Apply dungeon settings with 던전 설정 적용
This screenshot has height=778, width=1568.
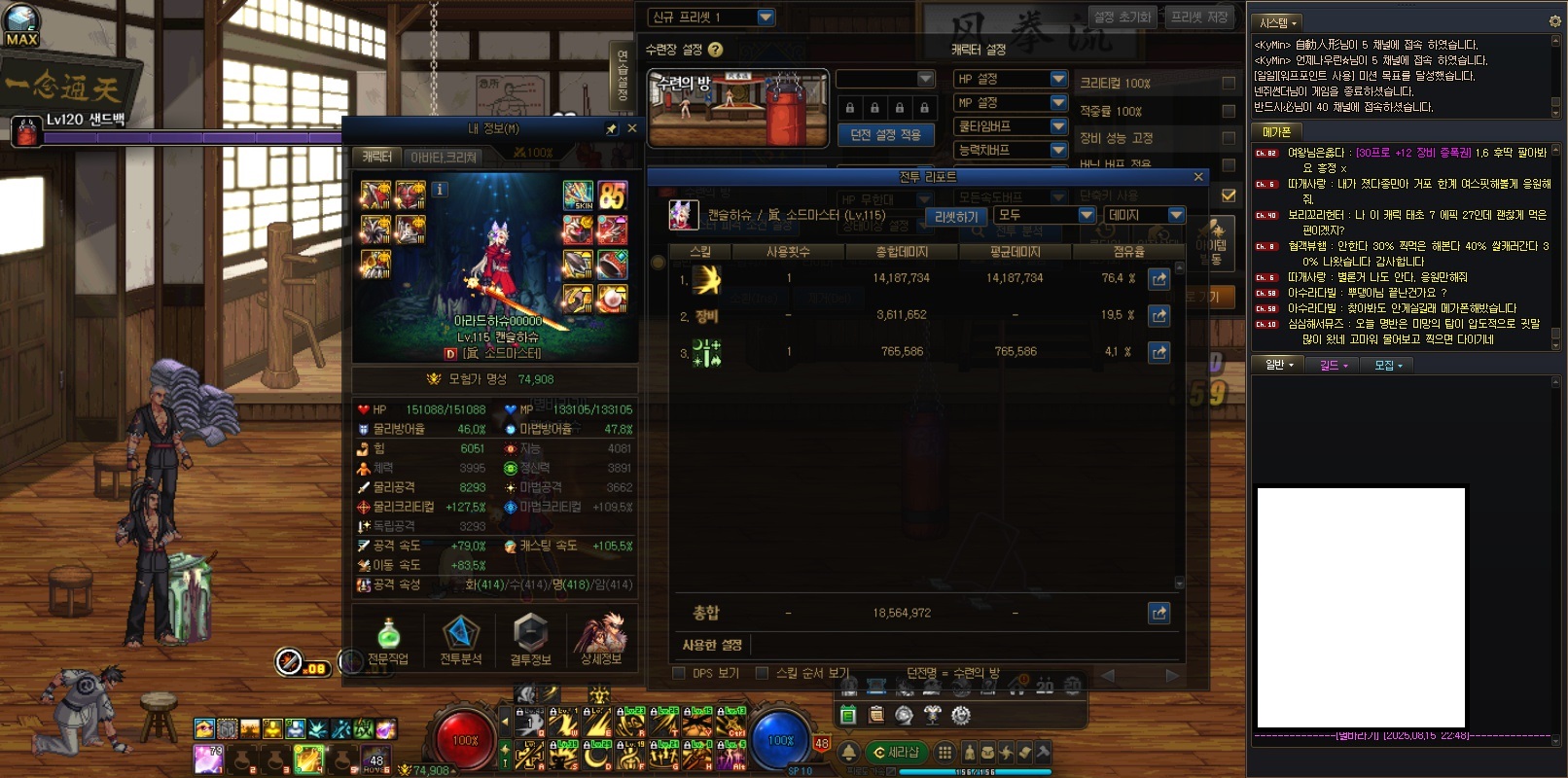[885, 135]
